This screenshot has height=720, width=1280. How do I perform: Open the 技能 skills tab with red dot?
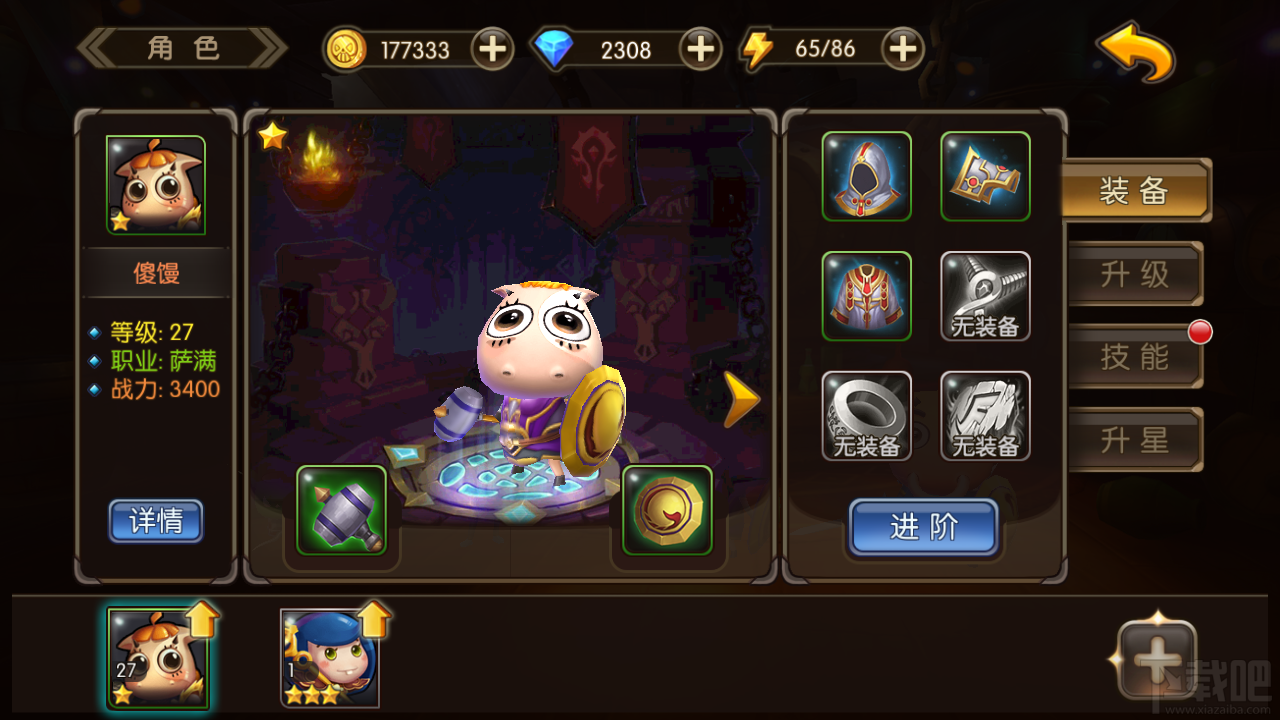tap(1137, 356)
